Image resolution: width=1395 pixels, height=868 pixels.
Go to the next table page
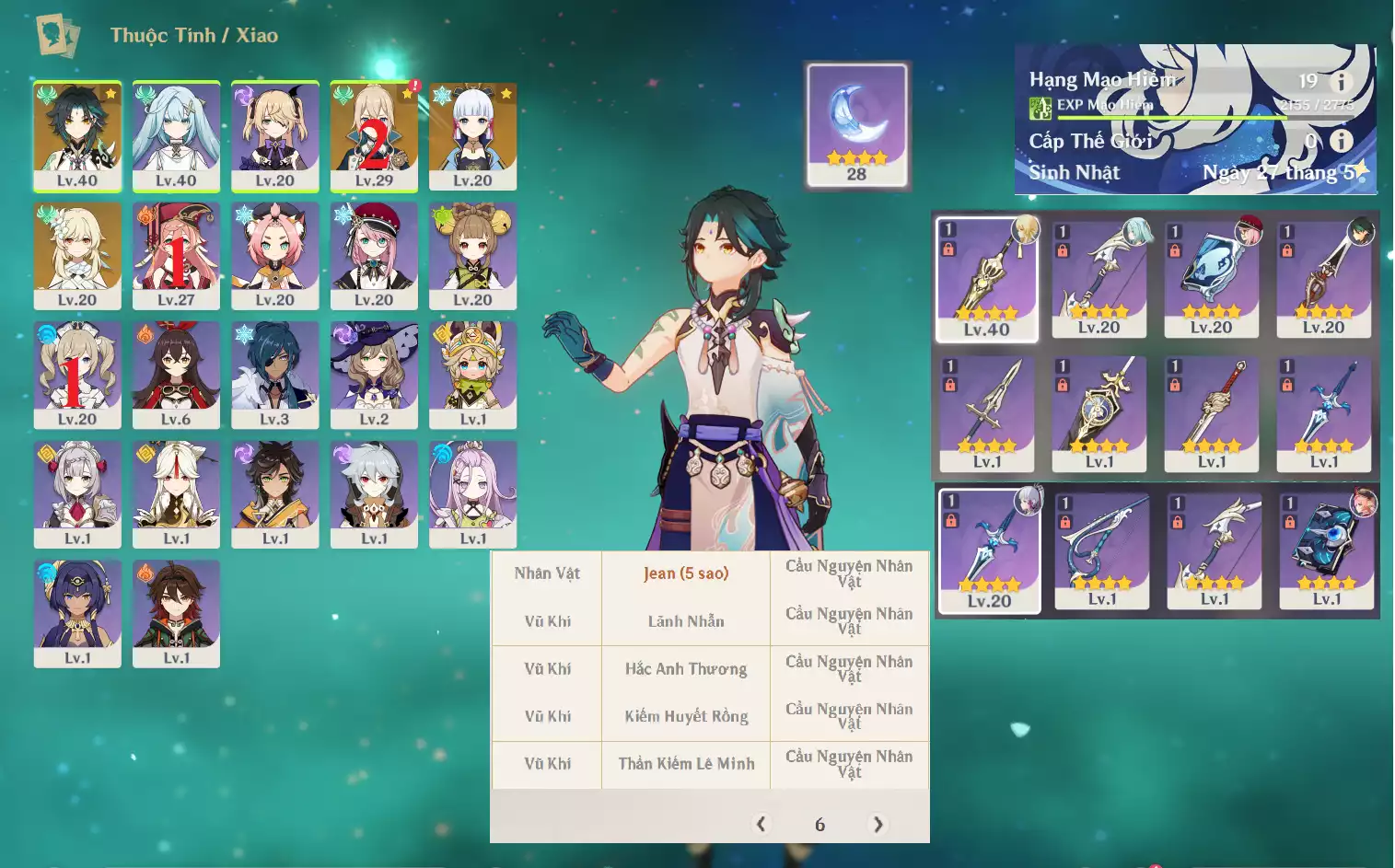878,824
